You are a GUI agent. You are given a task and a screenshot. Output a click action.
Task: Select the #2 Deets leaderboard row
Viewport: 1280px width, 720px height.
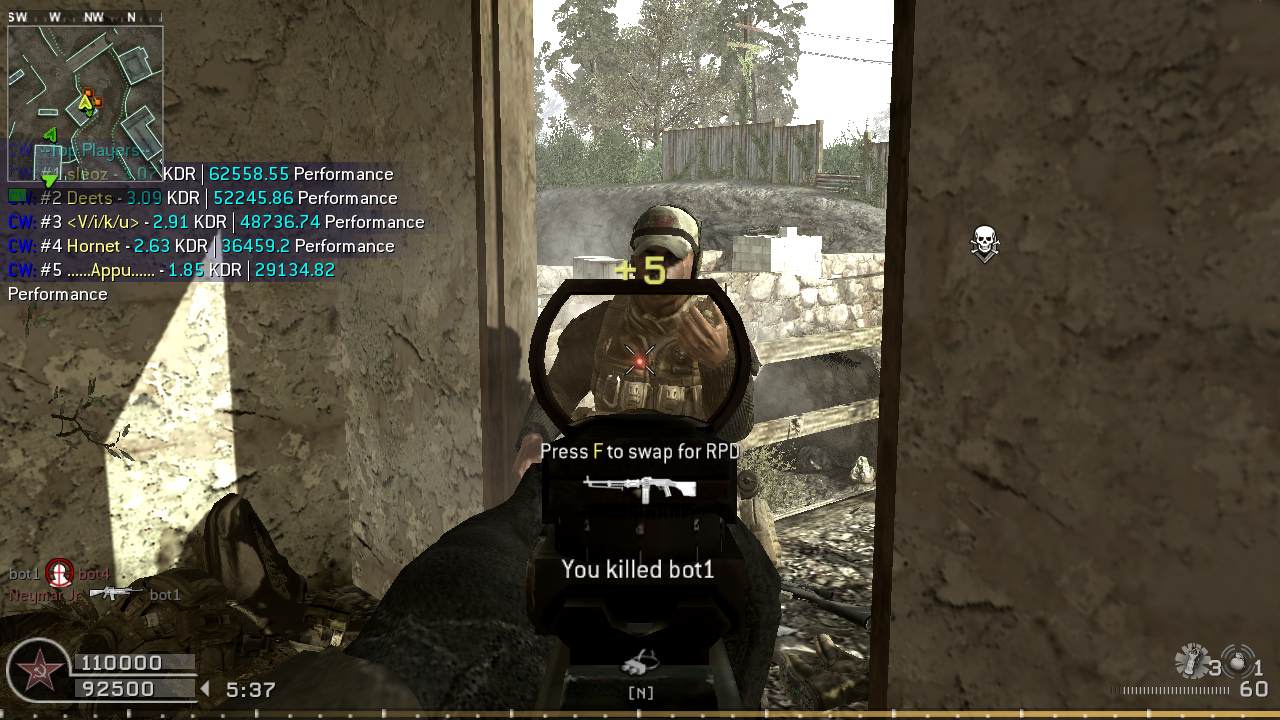[202, 198]
